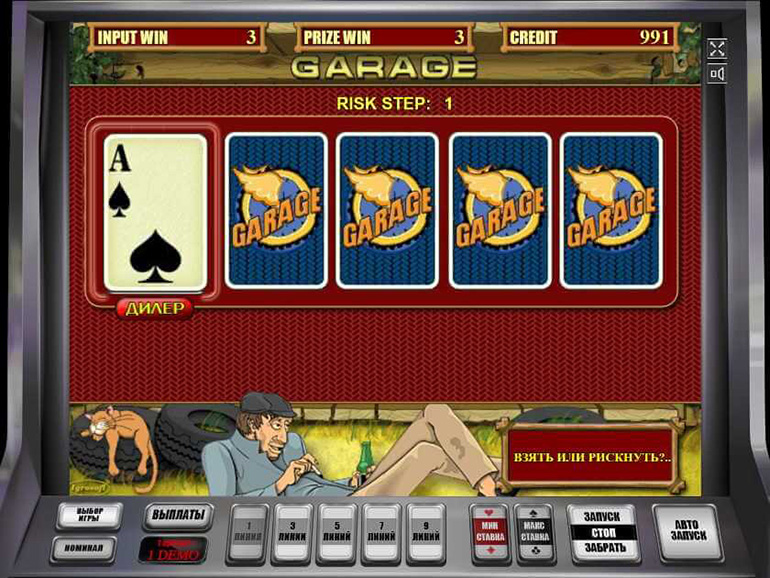Viewport: 770px width, 578px height.
Task: Click the red МИН СТАВКА button
Action: 490,529
